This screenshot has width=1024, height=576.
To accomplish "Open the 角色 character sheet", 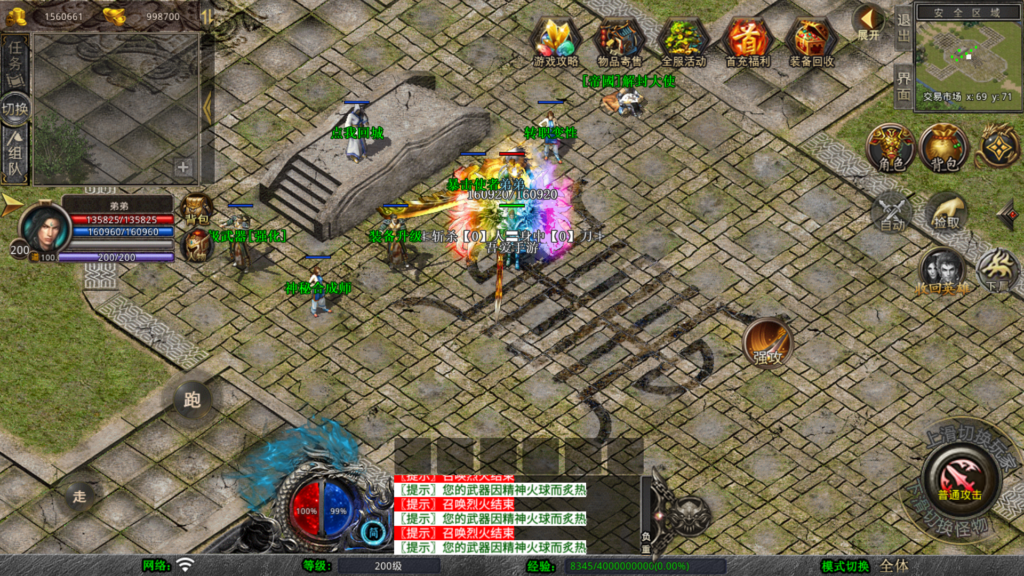I will 890,147.
